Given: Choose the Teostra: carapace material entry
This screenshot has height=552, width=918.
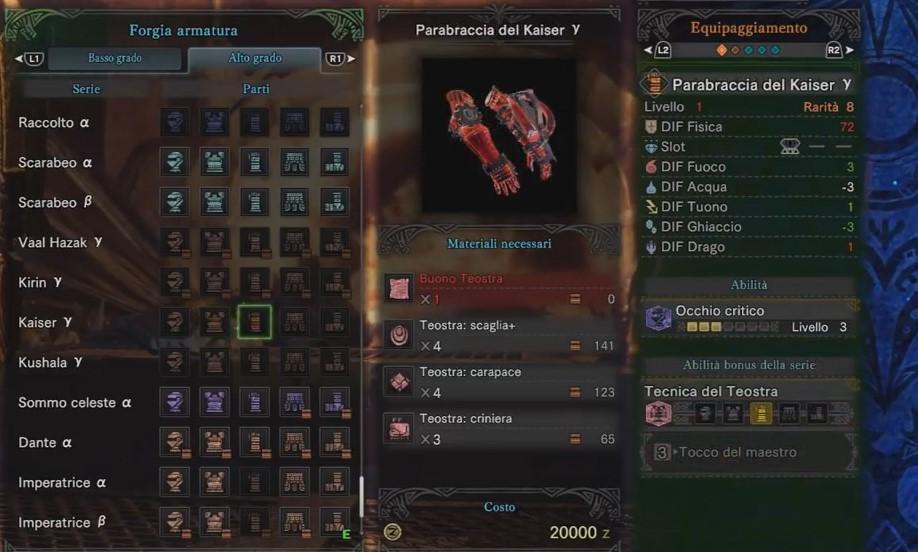Looking at the screenshot, I should (500, 382).
